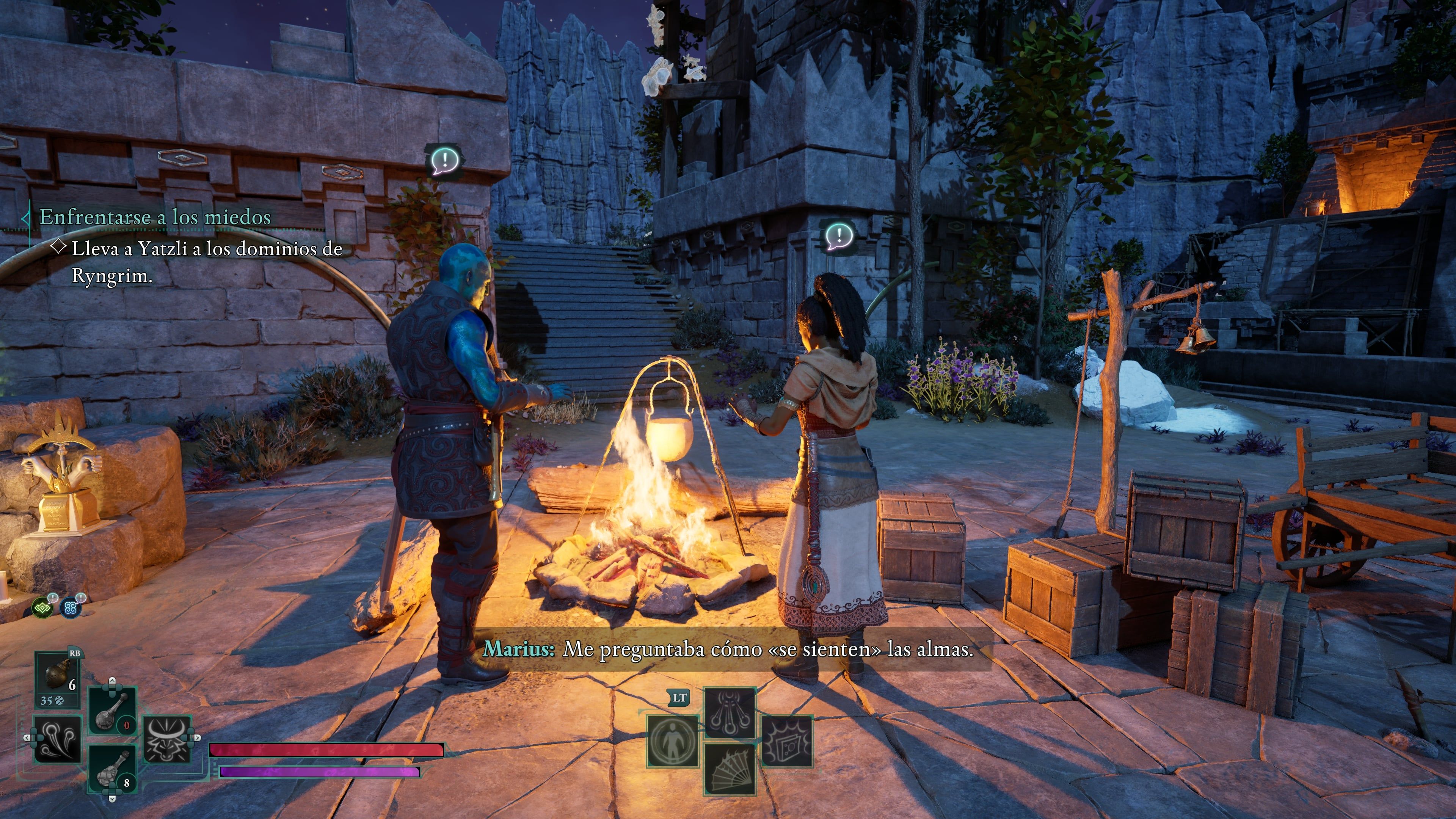Open the green diamond companion icon
1456x819 pixels.
pyautogui.click(x=42, y=608)
